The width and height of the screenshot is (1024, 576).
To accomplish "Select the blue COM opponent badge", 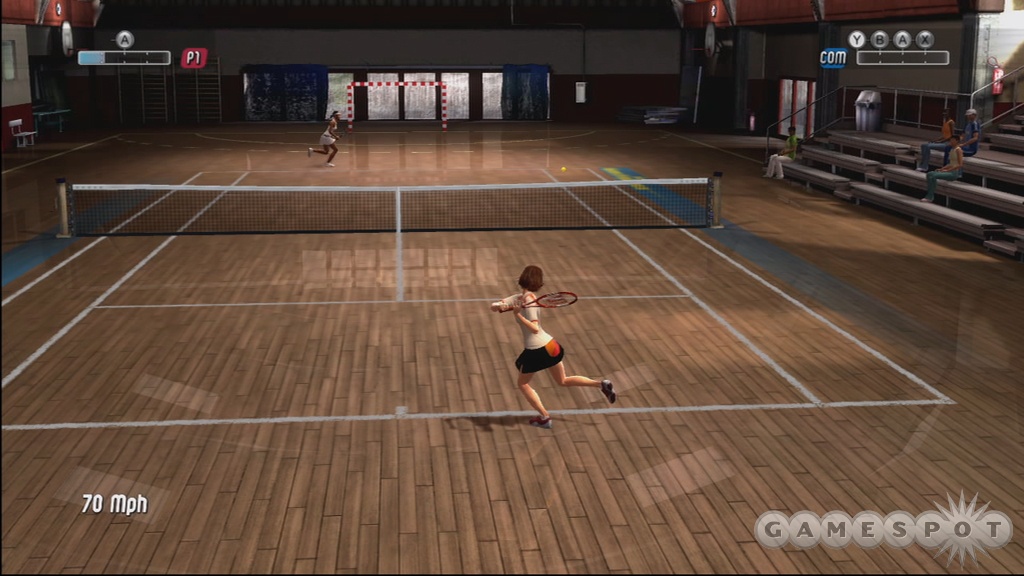I will pyautogui.click(x=832, y=58).
